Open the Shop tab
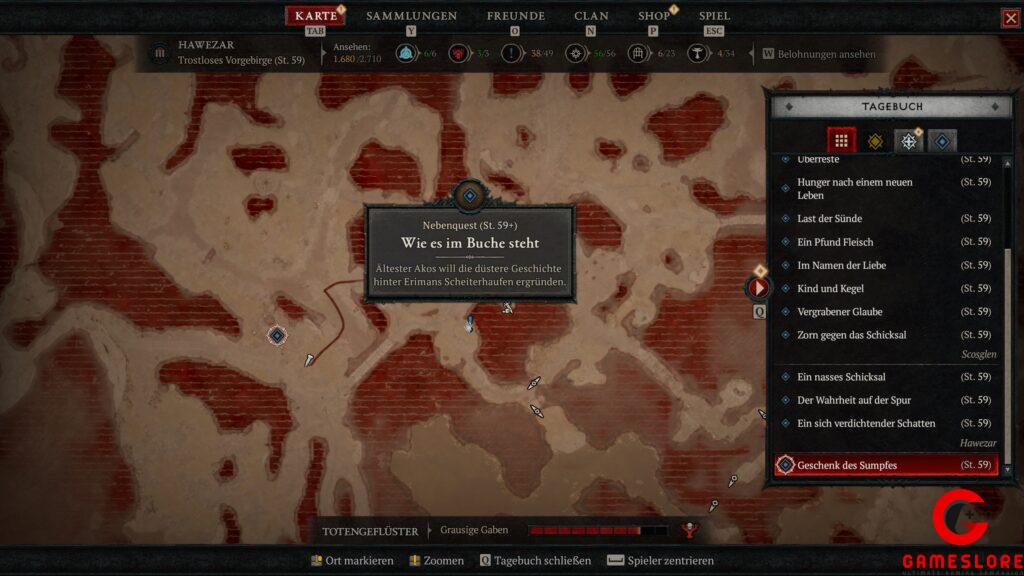Screen dimensions: 1024x576 [654, 16]
